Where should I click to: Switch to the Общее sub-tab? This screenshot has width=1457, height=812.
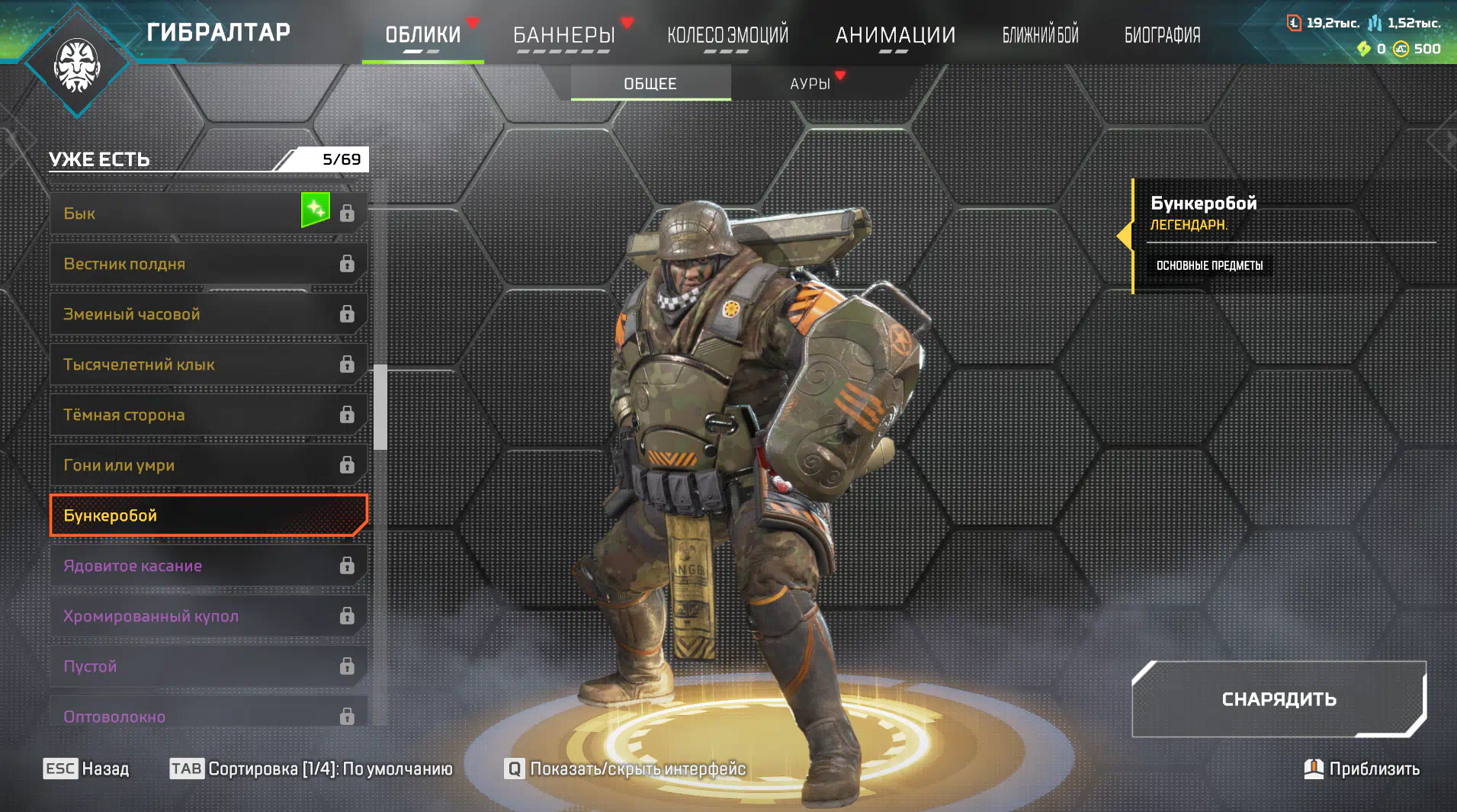pos(650,83)
